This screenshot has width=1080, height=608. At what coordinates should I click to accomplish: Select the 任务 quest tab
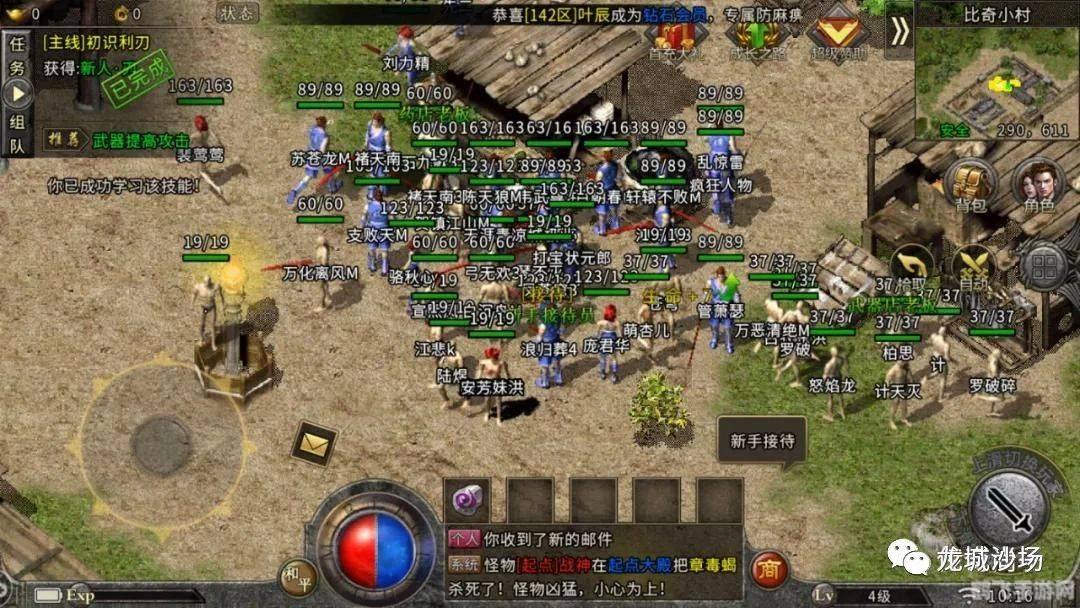tap(17, 57)
